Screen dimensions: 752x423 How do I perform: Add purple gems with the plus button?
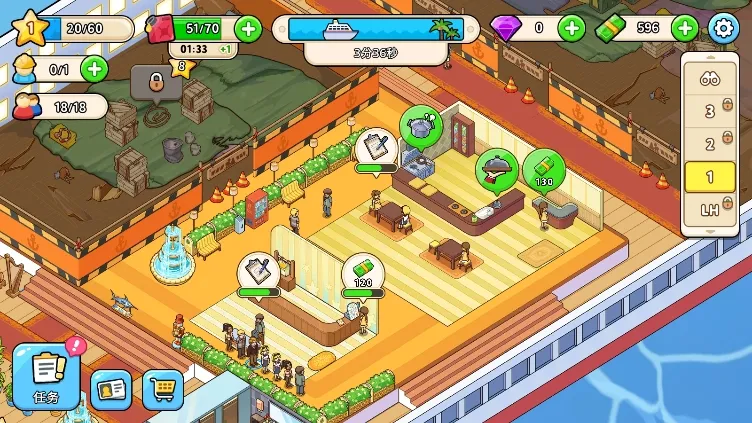coord(571,28)
